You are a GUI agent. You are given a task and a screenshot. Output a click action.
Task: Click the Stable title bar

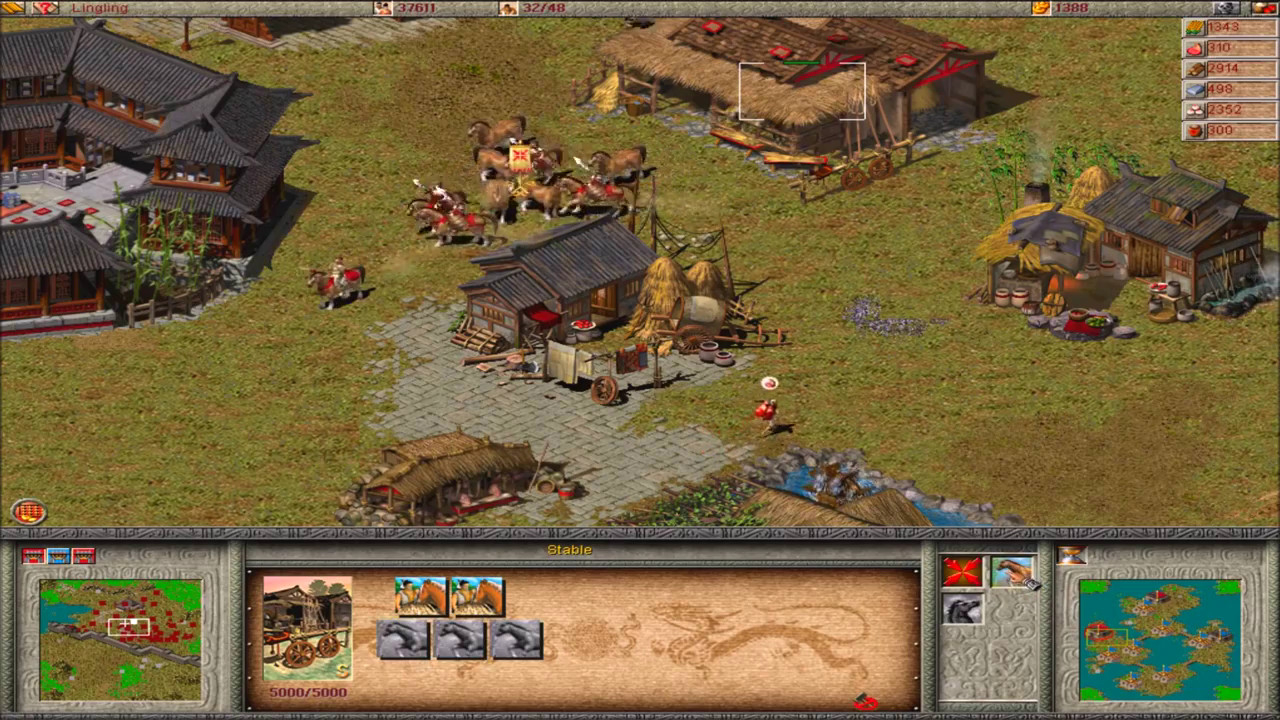570,549
